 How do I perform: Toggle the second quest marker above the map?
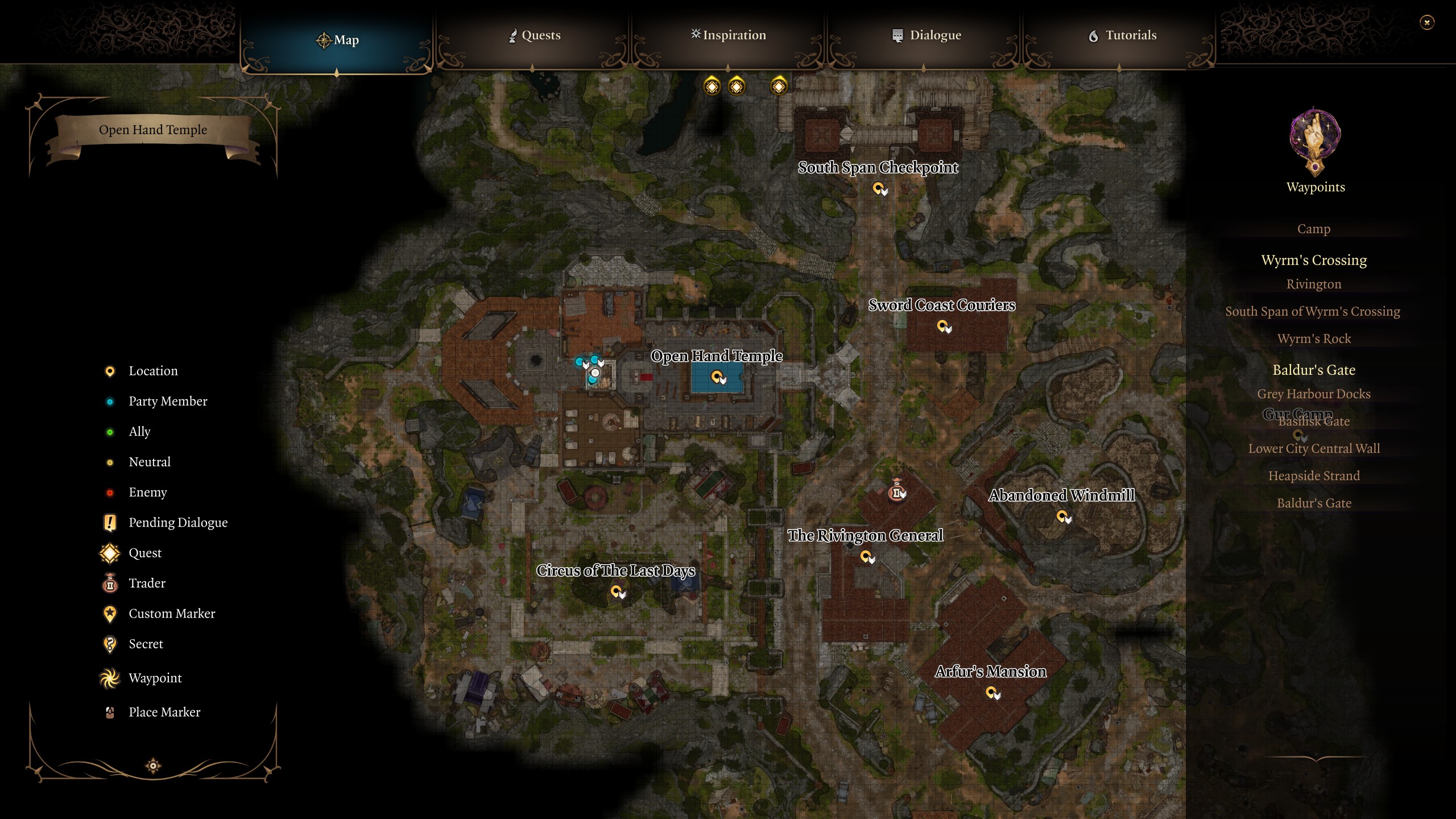pos(737,86)
